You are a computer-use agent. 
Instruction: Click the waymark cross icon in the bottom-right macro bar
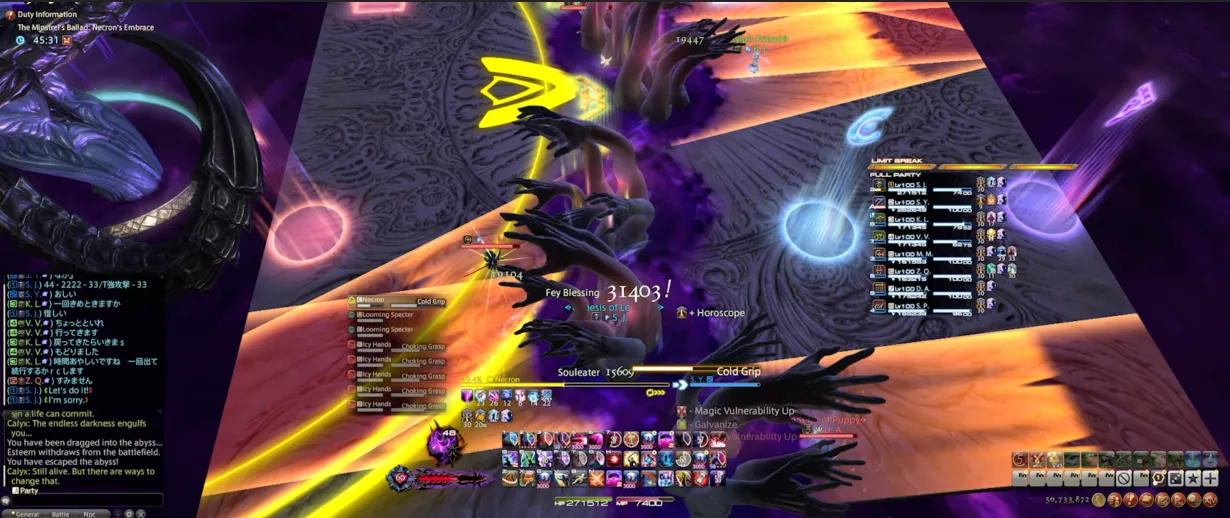[x=1211, y=478]
